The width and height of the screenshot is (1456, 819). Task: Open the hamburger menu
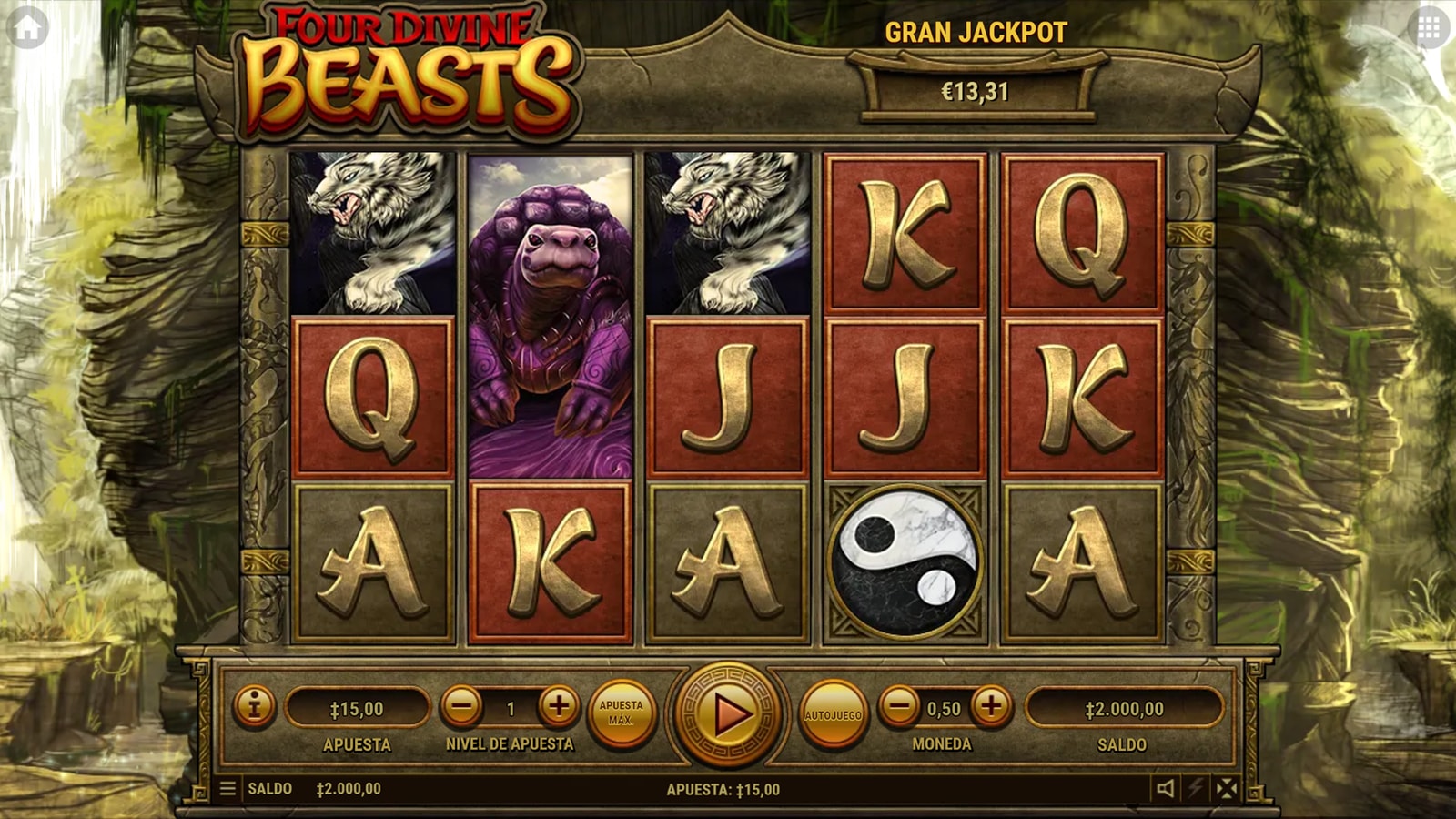(227, 789)
